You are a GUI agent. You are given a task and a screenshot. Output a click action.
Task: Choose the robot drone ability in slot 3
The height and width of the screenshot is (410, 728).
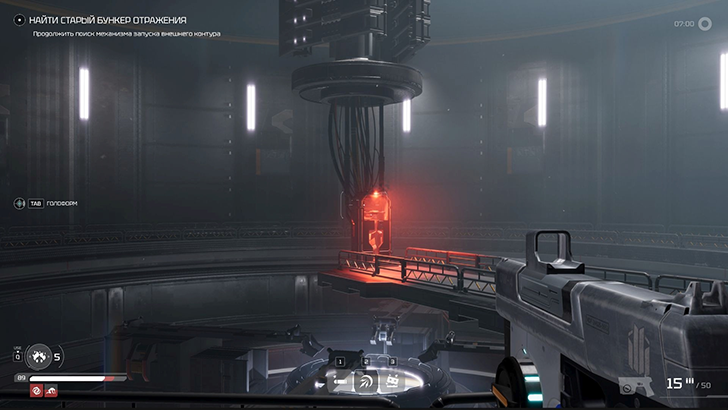[392, 381]
